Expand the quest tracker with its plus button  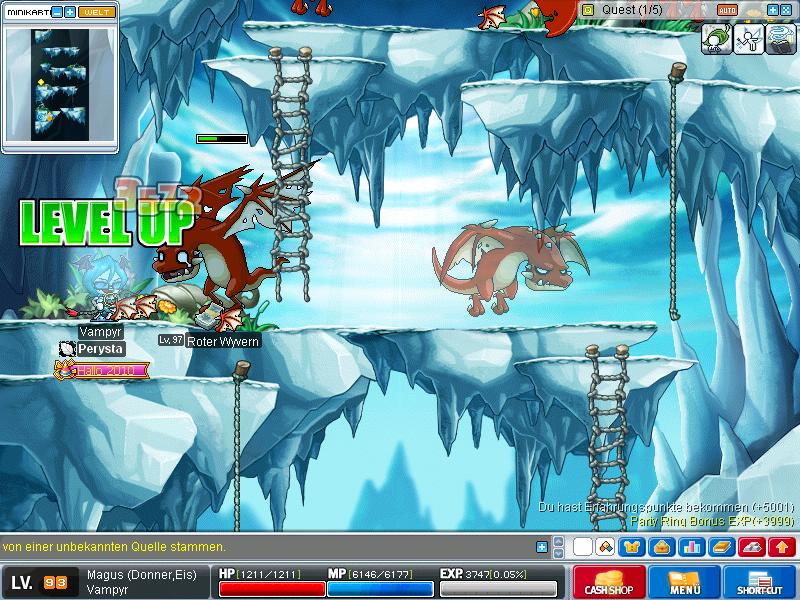(x=772, y=9)
